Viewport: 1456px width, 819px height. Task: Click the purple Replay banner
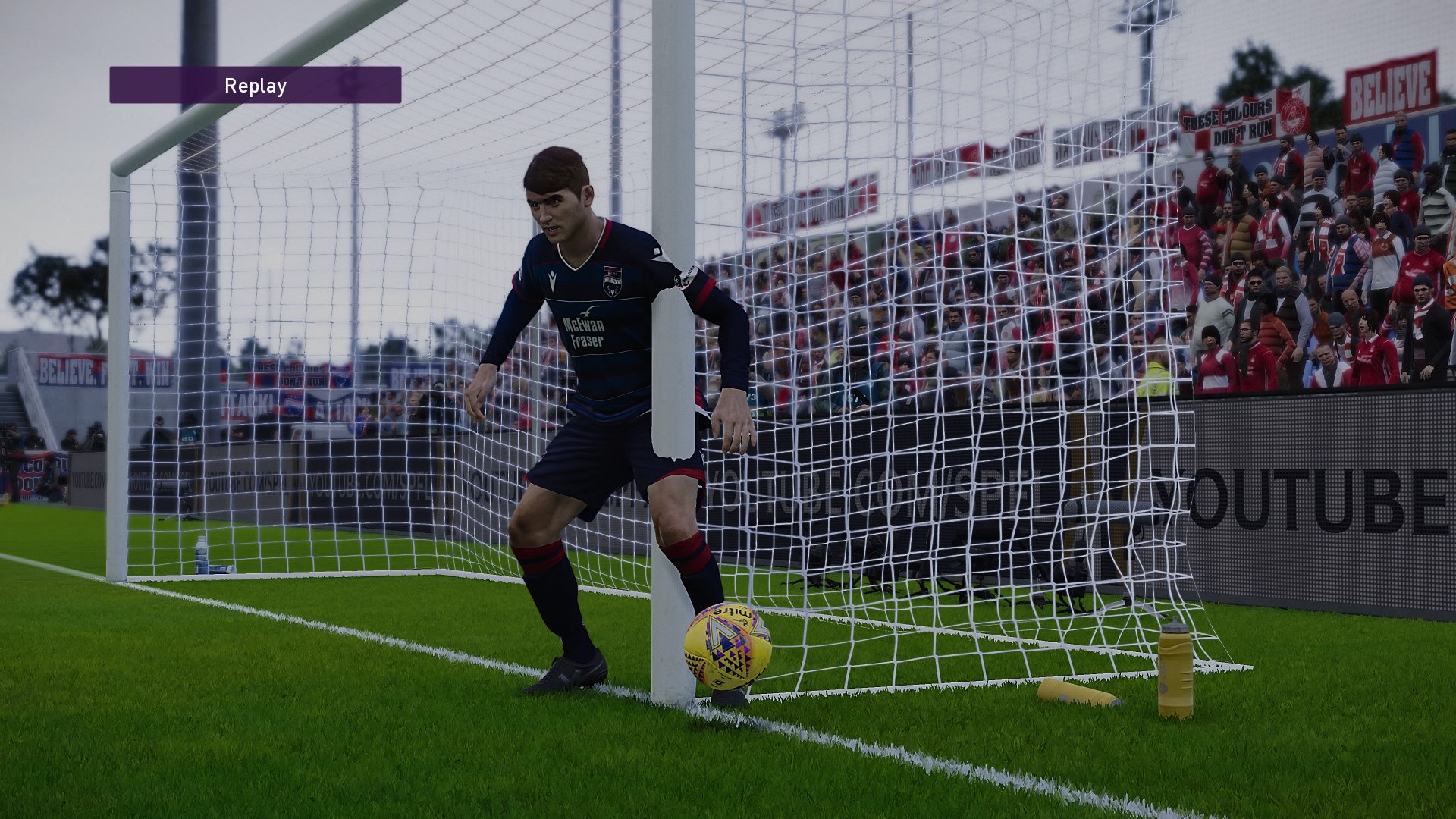255,85
